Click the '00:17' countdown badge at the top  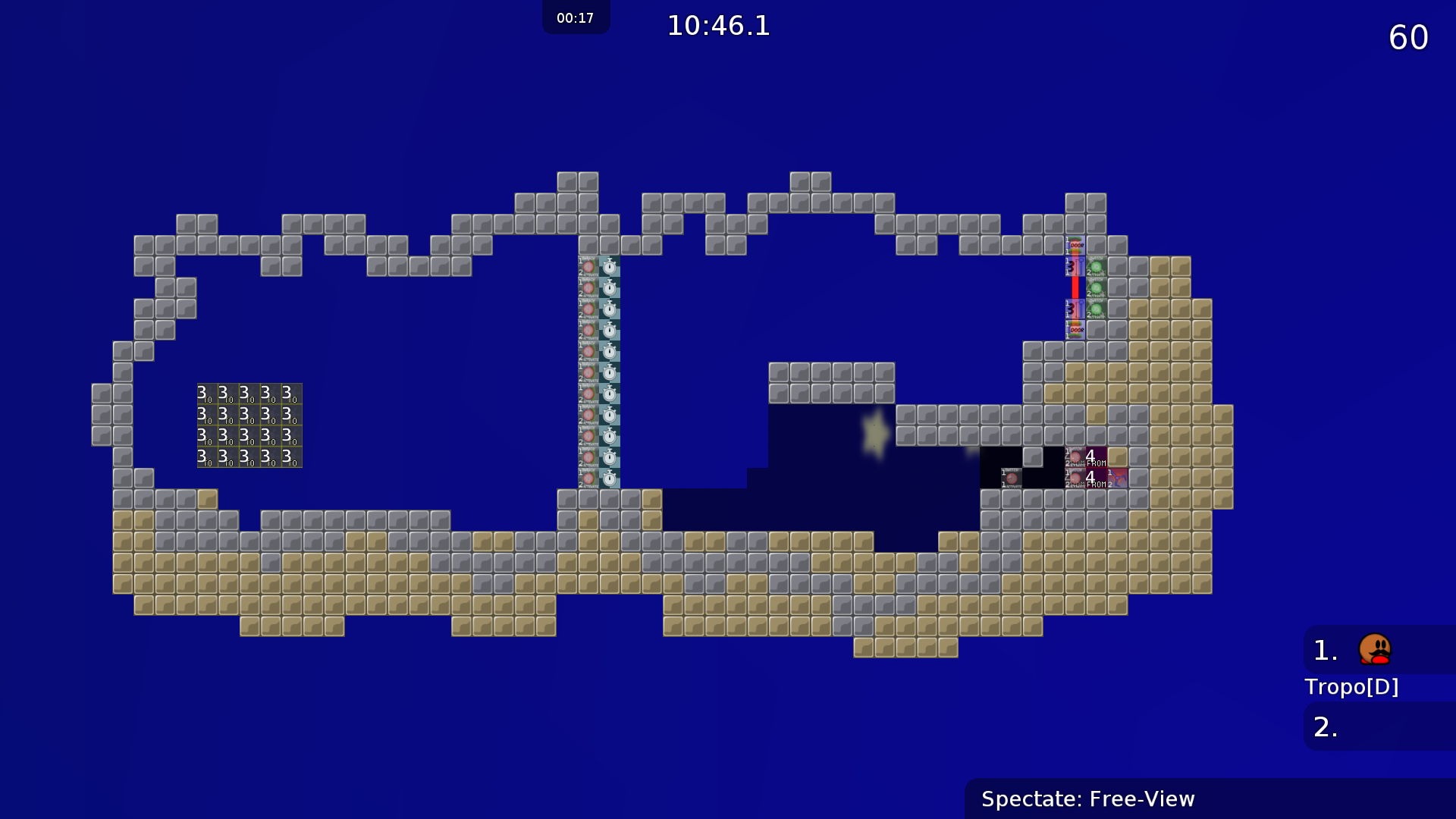tap(576, 17)
